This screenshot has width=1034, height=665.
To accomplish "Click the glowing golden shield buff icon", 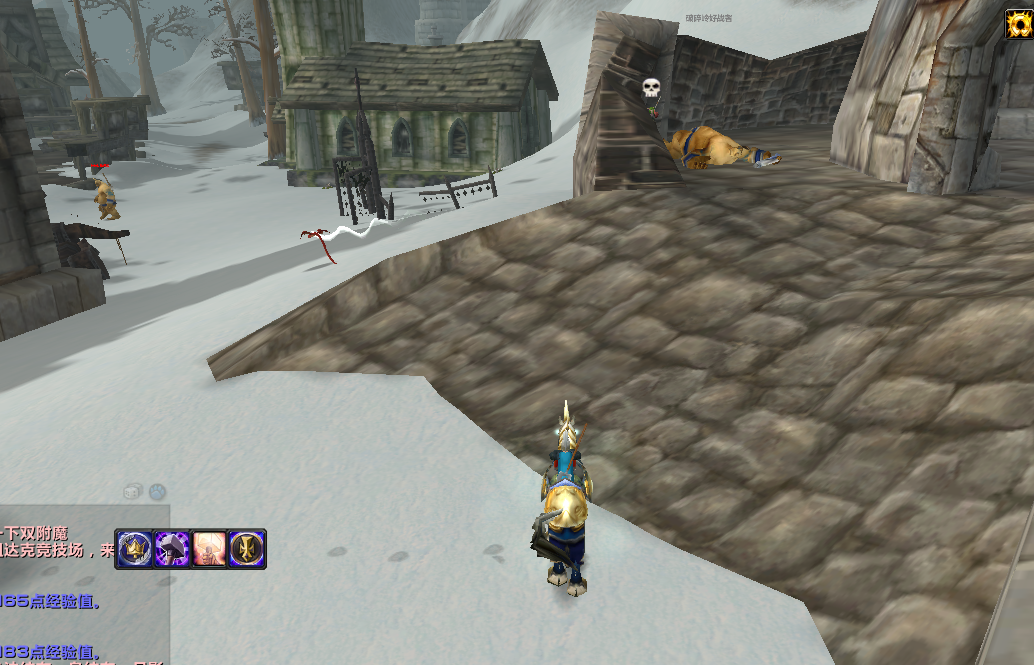I will (x=1018, y=24).
